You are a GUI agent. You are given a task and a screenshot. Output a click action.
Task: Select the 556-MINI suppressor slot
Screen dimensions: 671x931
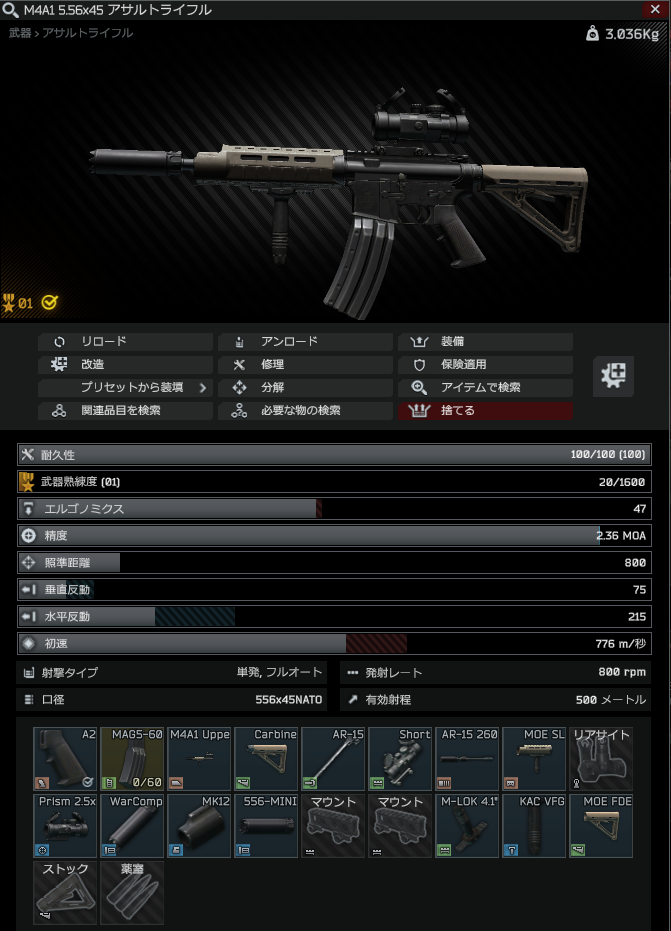(x=266, y=825)
